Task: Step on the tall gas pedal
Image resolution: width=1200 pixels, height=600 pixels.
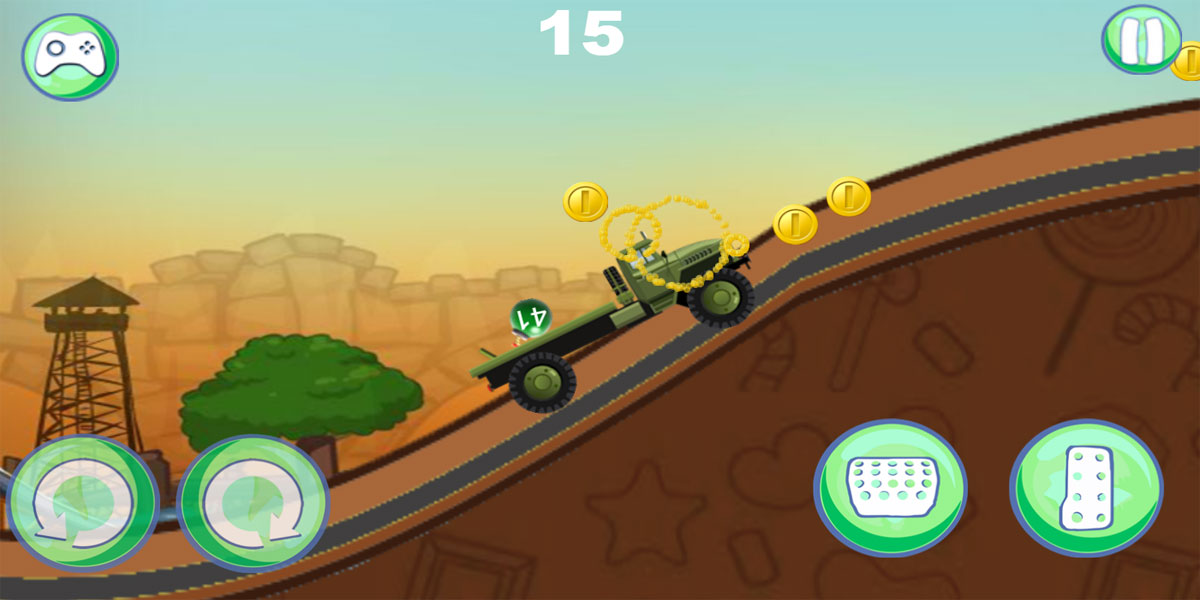Action: [1085, 487]
